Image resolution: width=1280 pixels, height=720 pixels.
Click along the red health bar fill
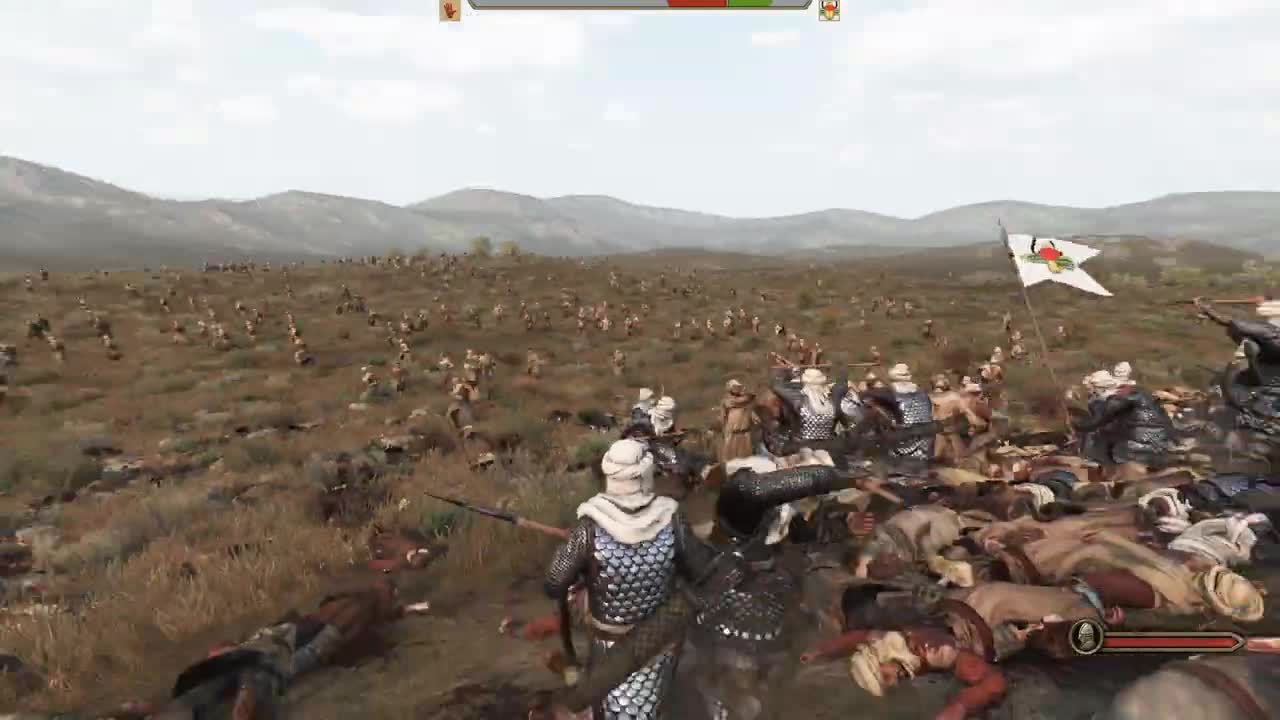(1170, 640)
